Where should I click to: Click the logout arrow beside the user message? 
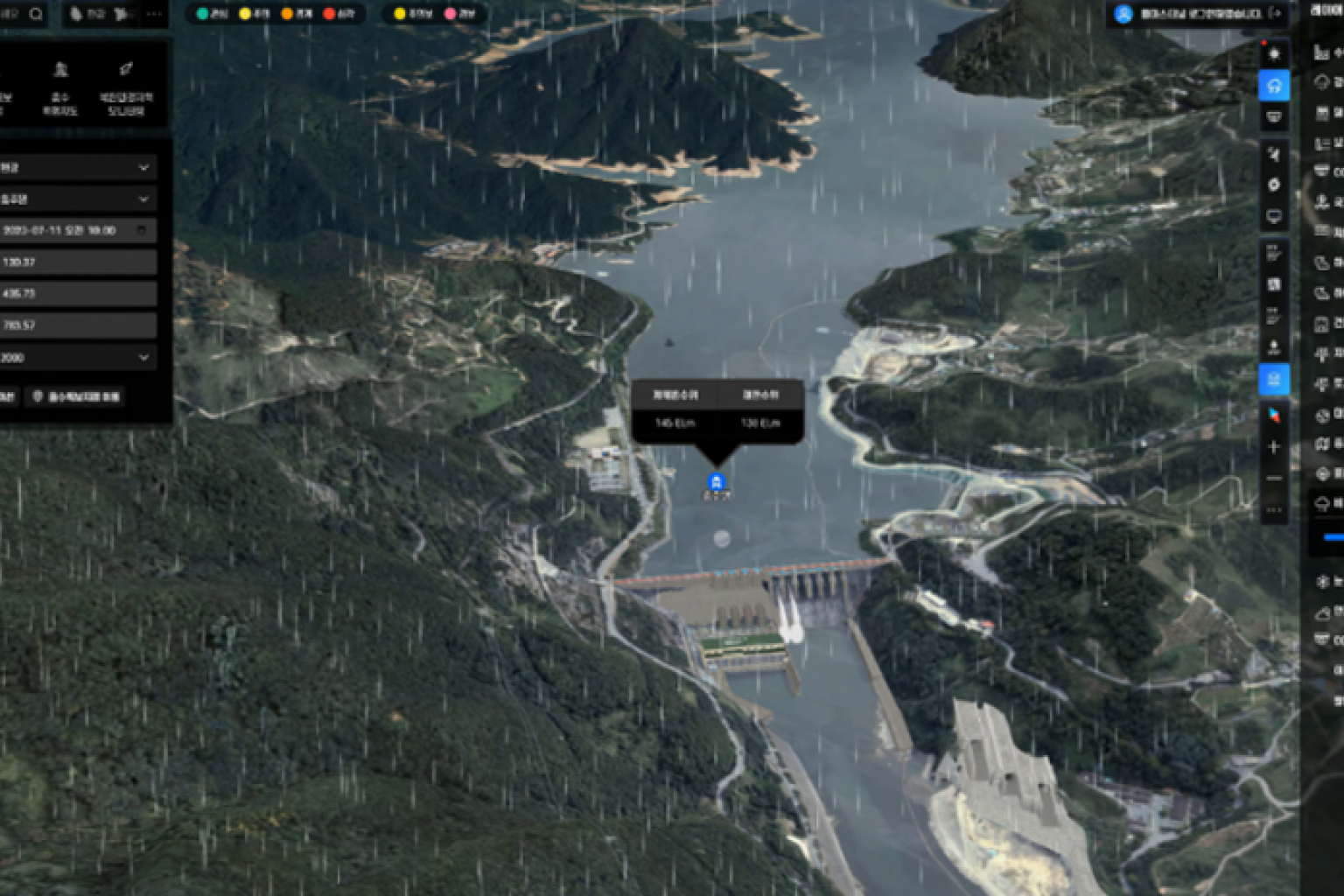point(1275,14)
